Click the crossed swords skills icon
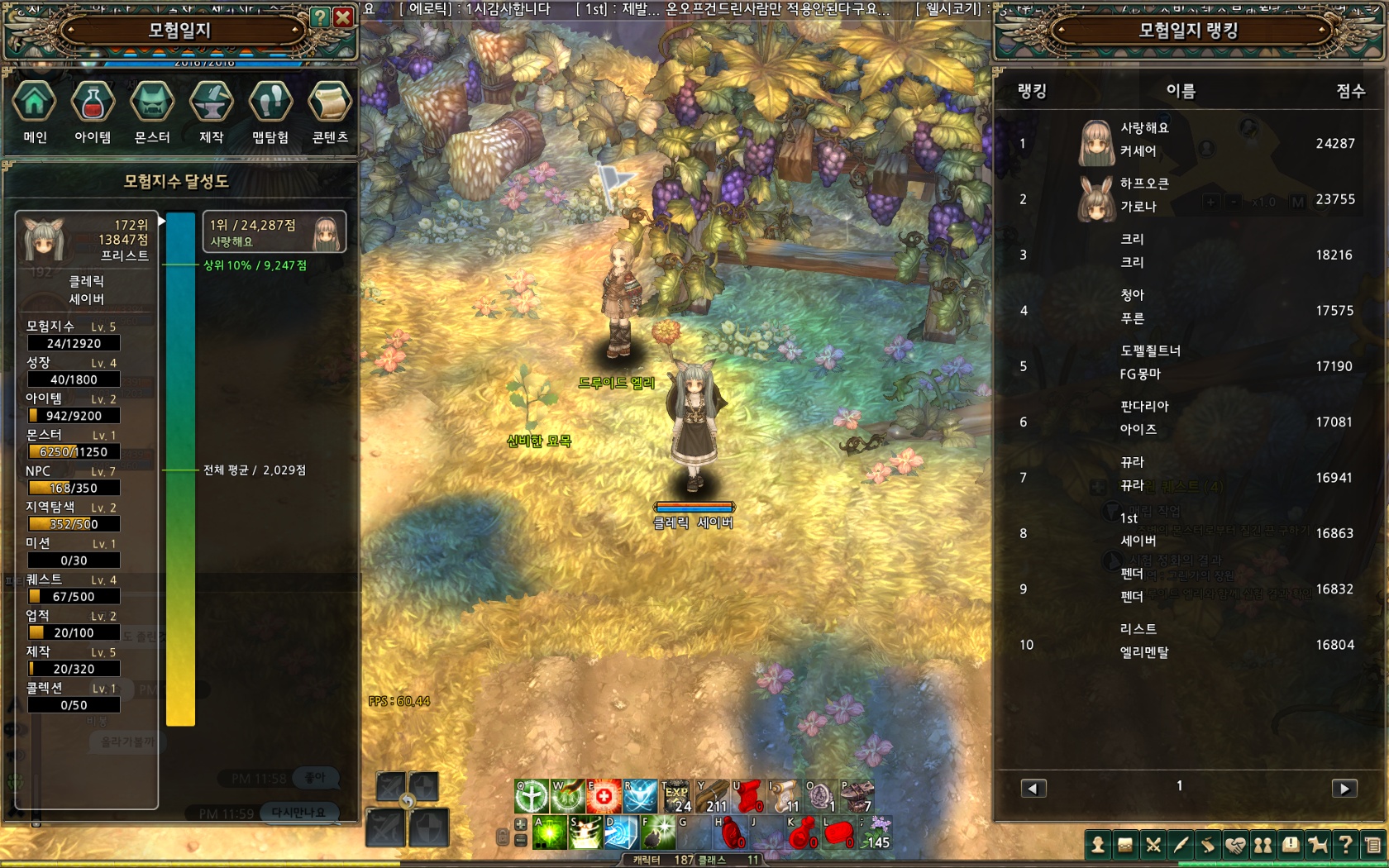 coord(1154,846)
